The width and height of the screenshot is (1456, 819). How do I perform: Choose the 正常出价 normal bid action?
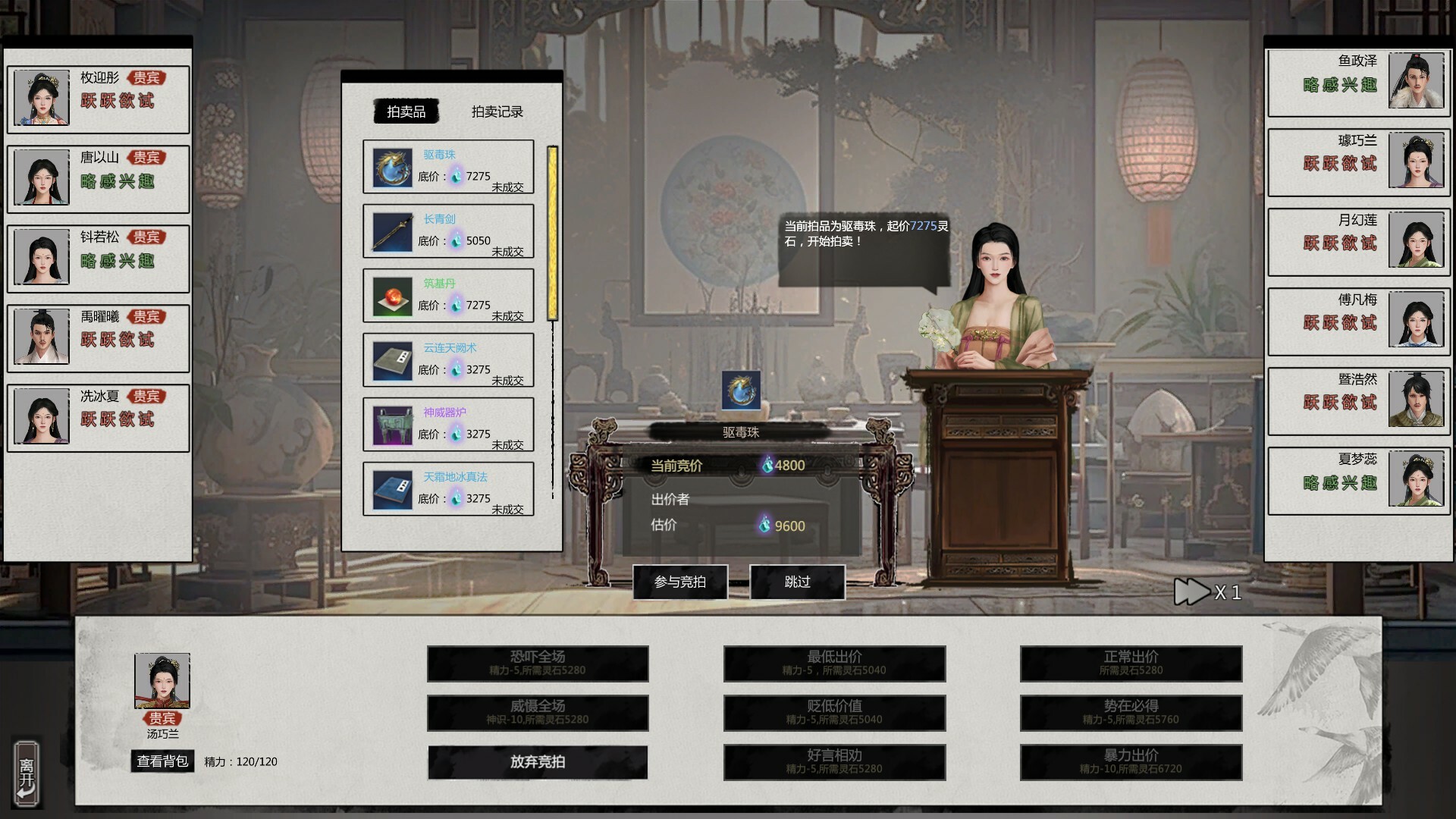point(1131,663)
